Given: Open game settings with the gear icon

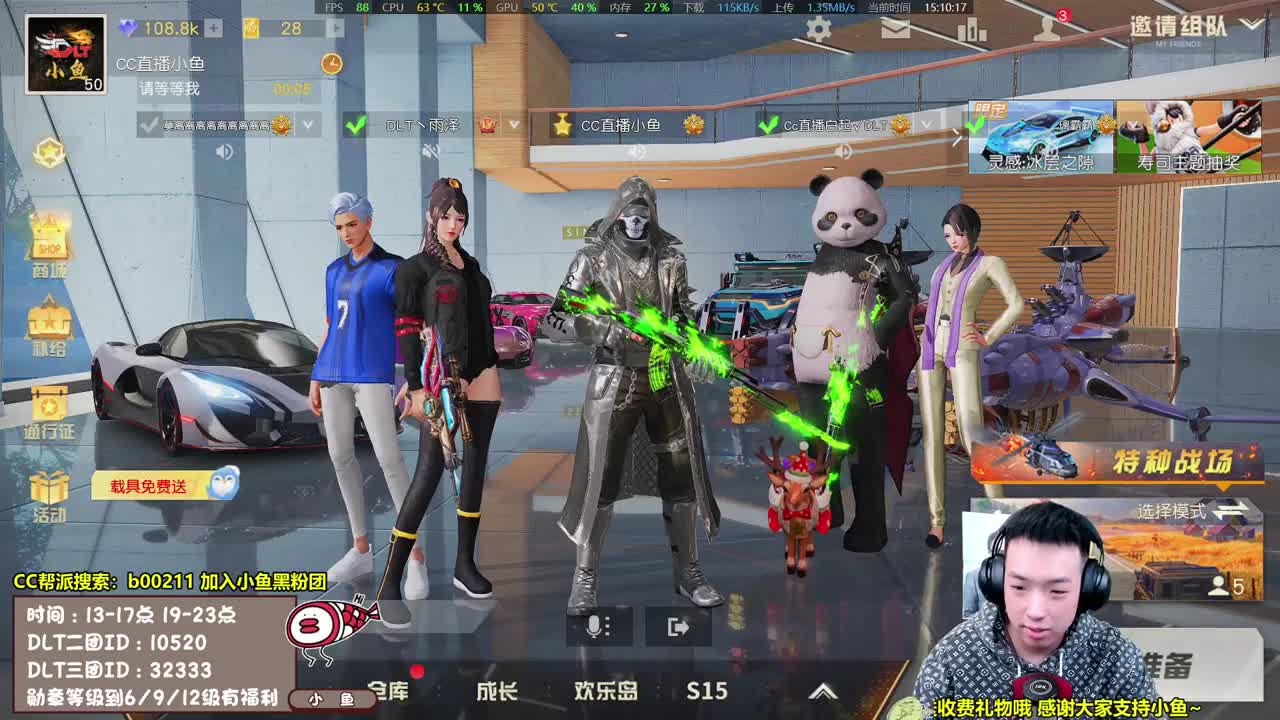Looking at the screenshot, I should pyautogui.click(x=818, y=29).
